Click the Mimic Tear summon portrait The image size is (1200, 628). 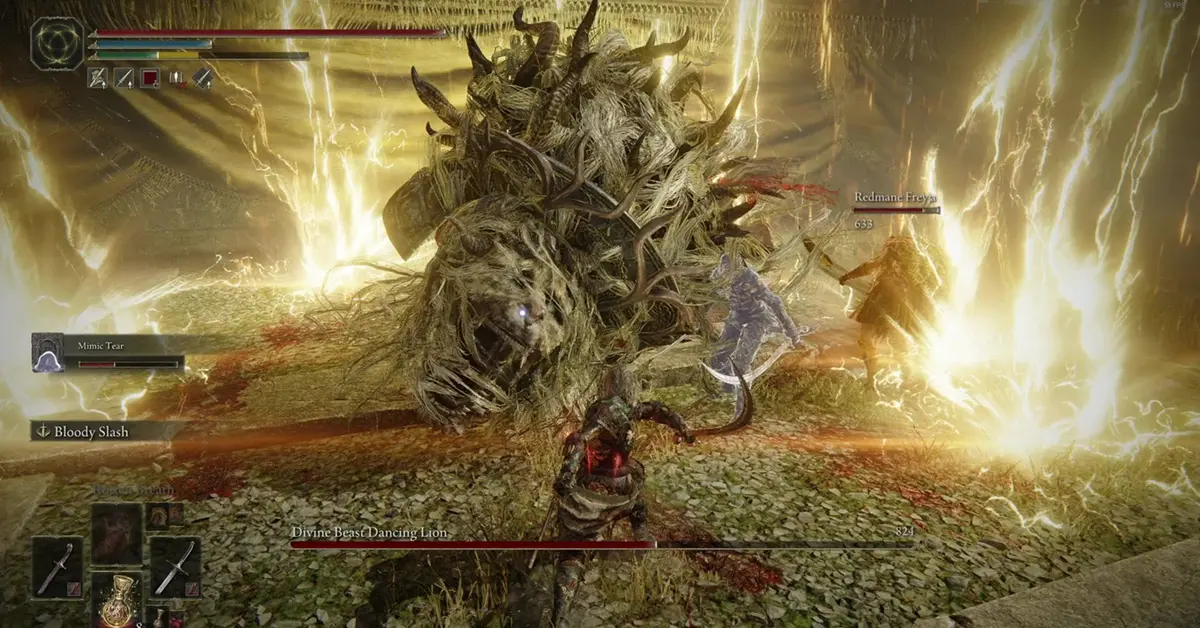(47, 353)
